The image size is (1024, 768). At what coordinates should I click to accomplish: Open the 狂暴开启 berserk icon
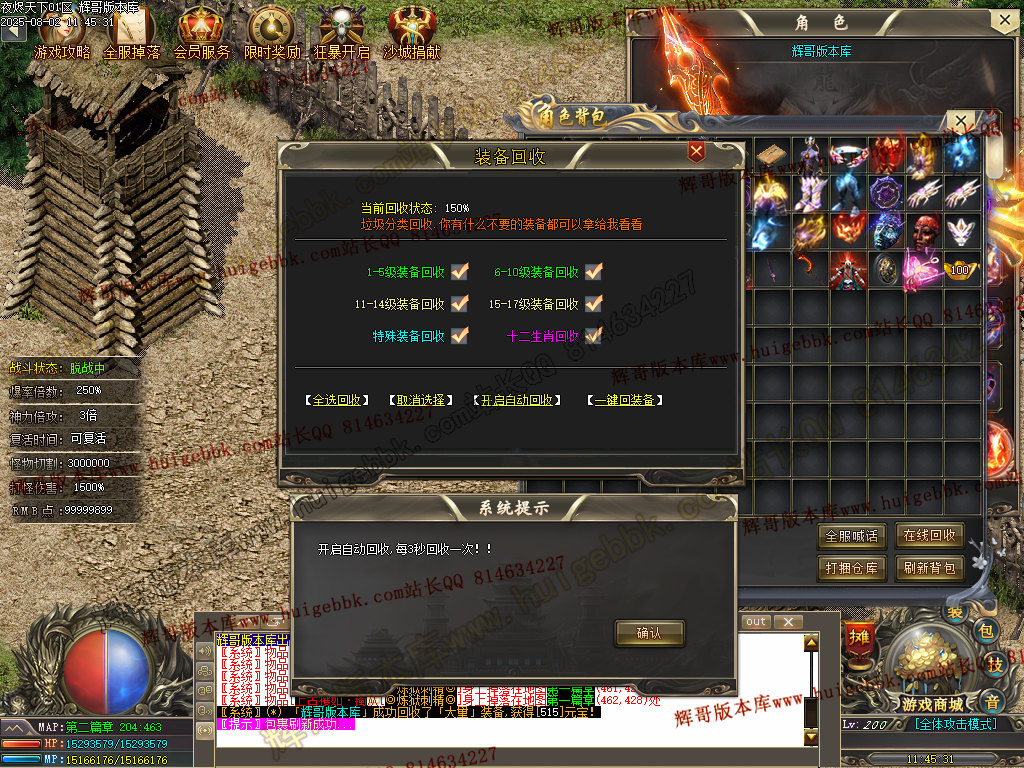(x=341, y=31)
